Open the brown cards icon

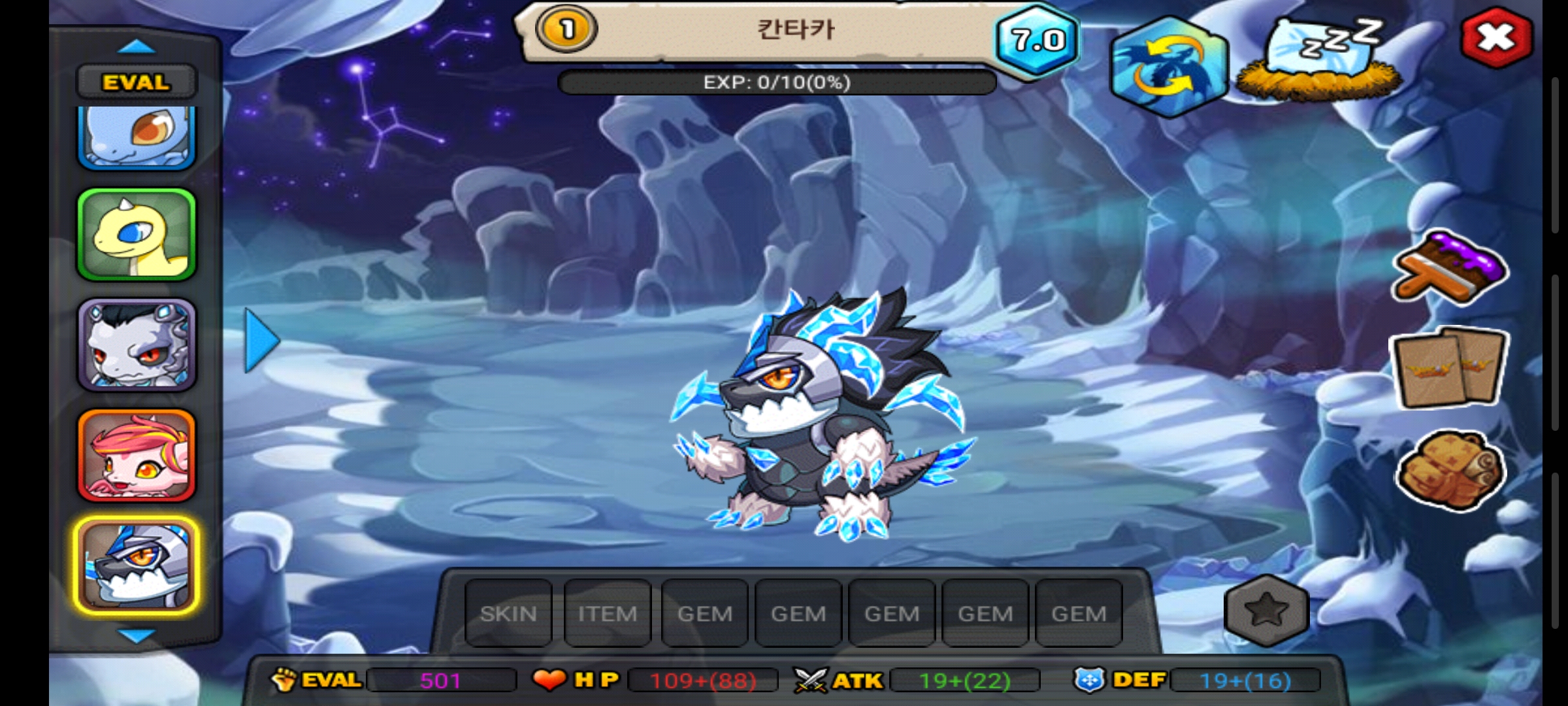click(1450, 368)
